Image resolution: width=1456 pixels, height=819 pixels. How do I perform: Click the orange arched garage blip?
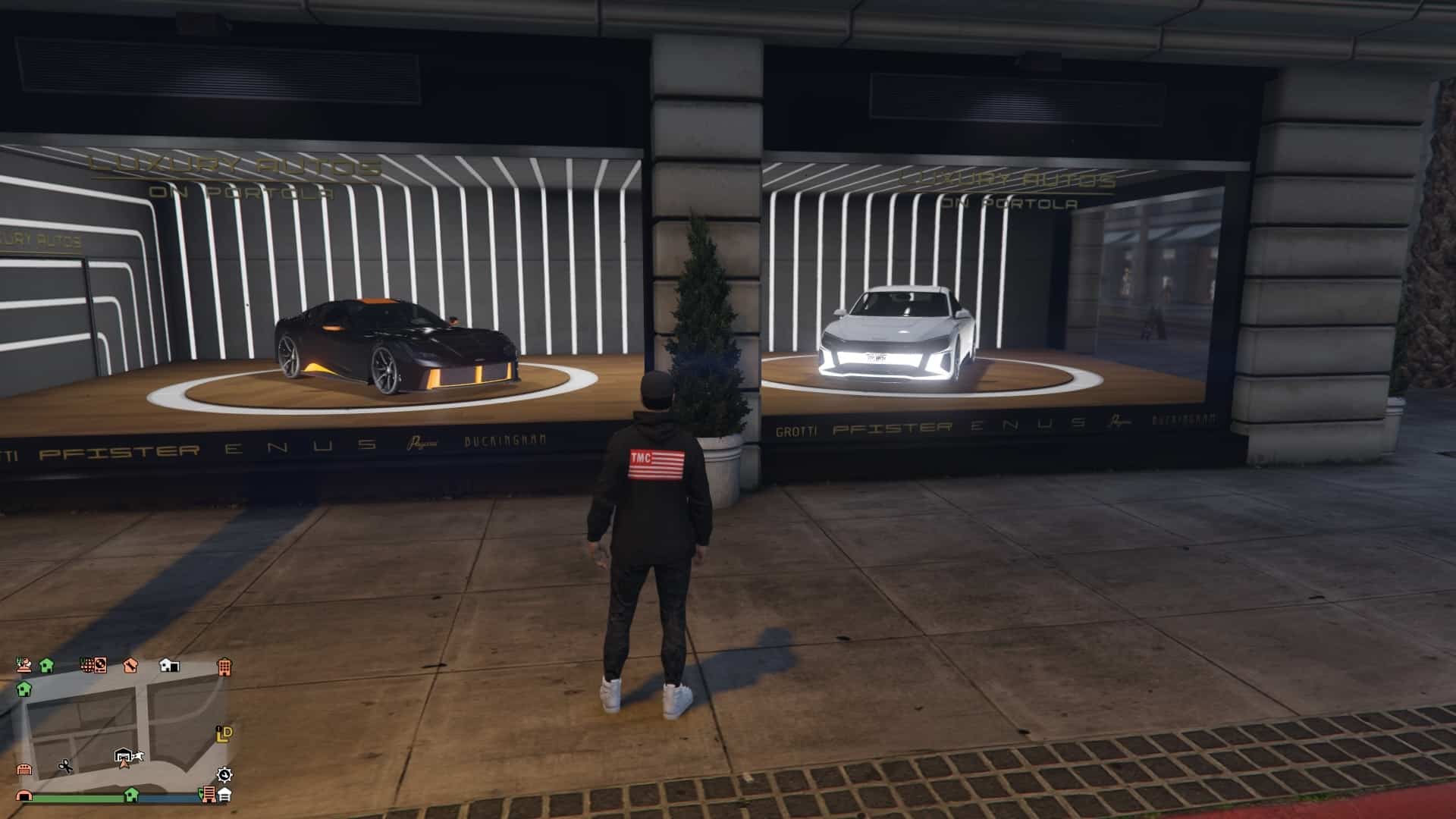24,795
